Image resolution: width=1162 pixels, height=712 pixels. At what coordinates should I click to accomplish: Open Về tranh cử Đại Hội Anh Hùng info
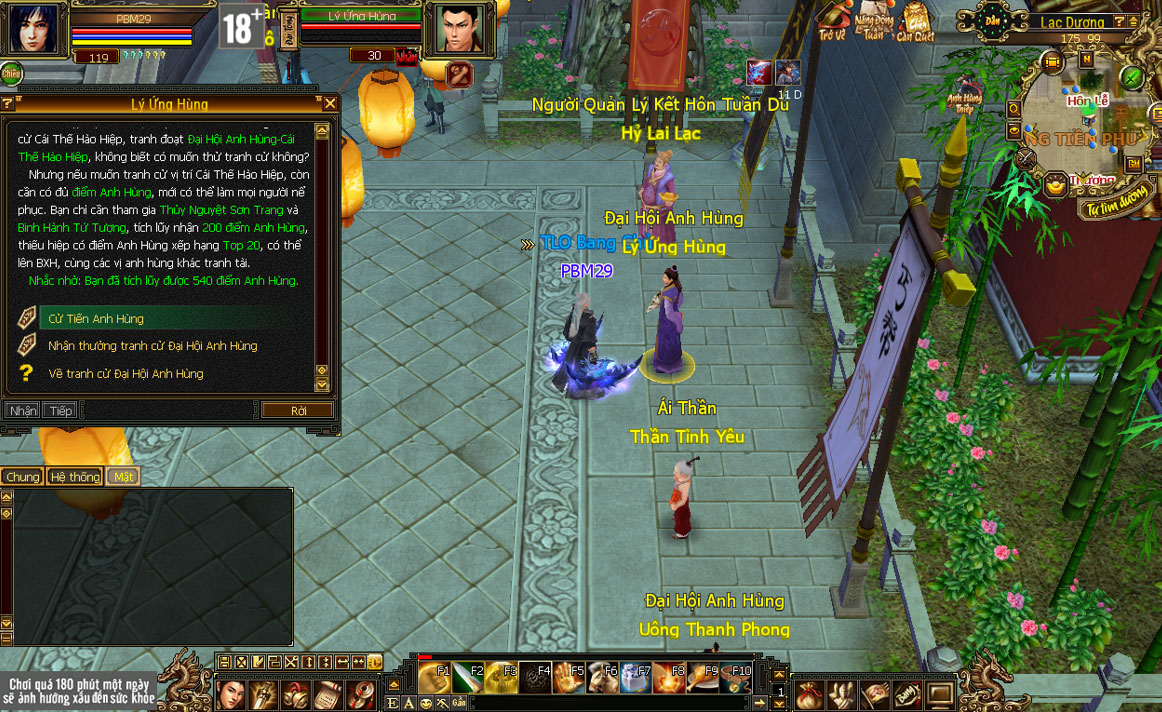pyautogui.click(x=125, y=373)
